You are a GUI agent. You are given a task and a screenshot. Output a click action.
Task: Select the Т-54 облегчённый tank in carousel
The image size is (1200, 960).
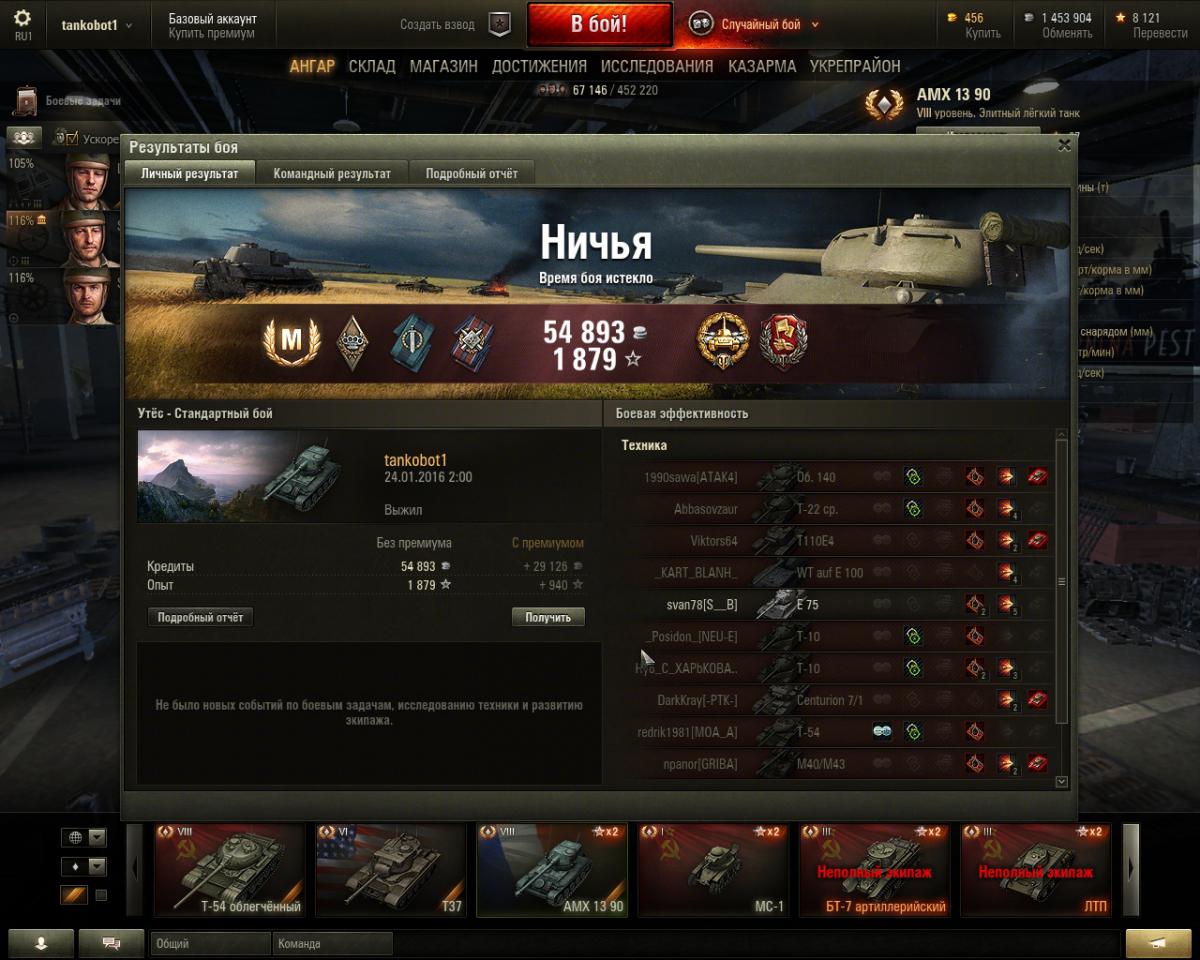pyautogui.click(x=229, y=870)
